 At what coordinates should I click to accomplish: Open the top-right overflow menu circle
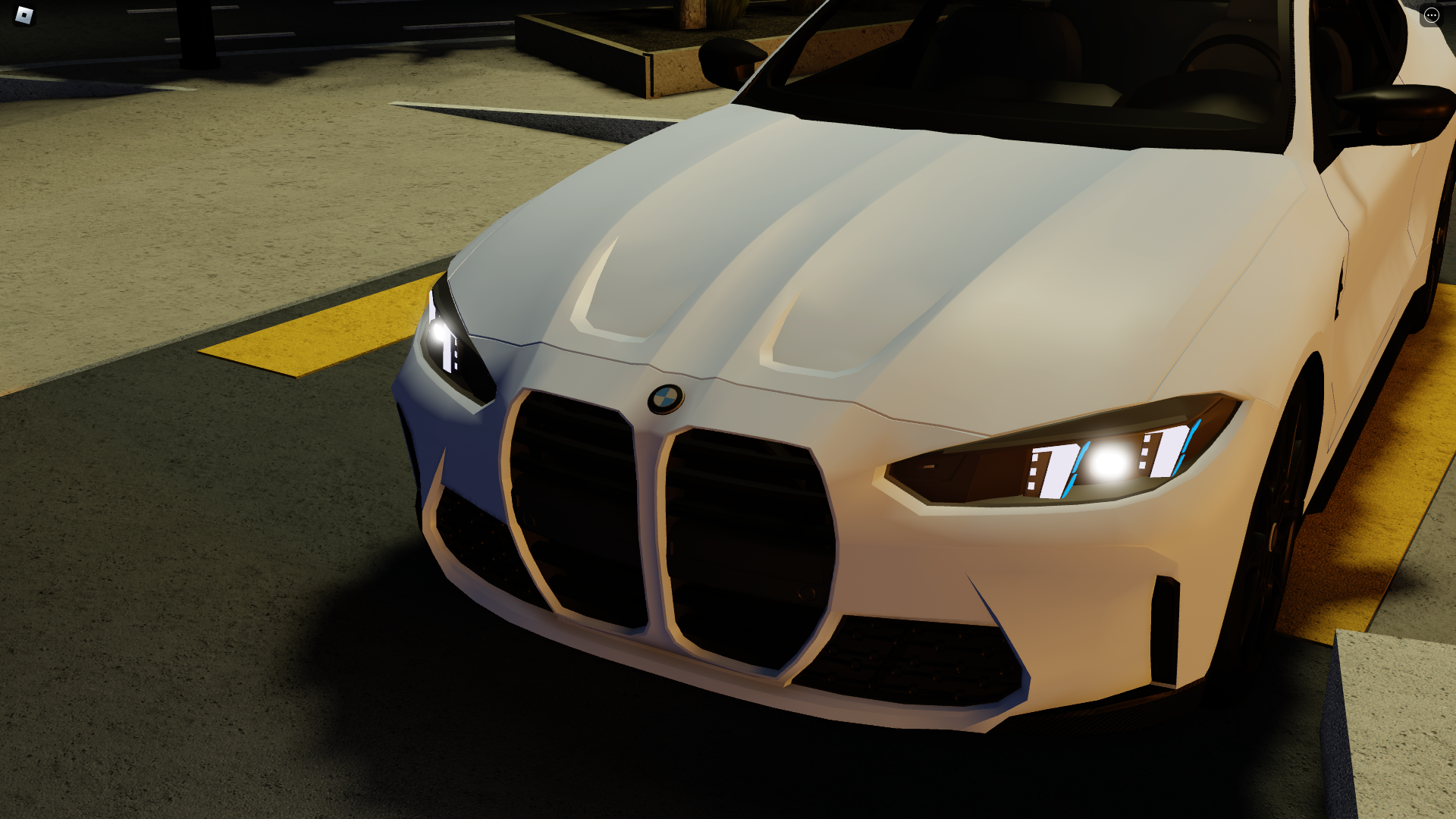1430,15
